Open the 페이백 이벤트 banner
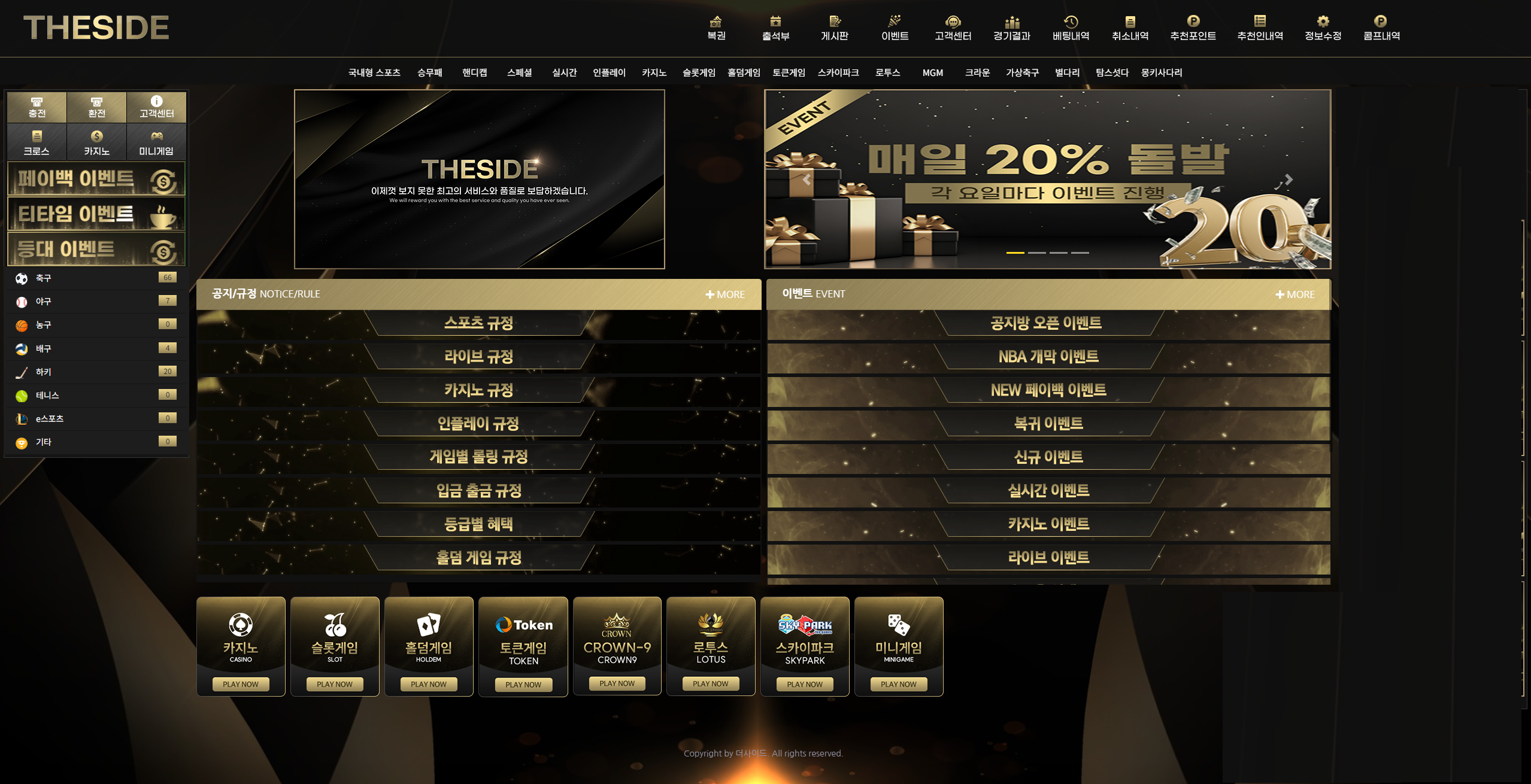 pyautogui.click(x=96, y=179)
